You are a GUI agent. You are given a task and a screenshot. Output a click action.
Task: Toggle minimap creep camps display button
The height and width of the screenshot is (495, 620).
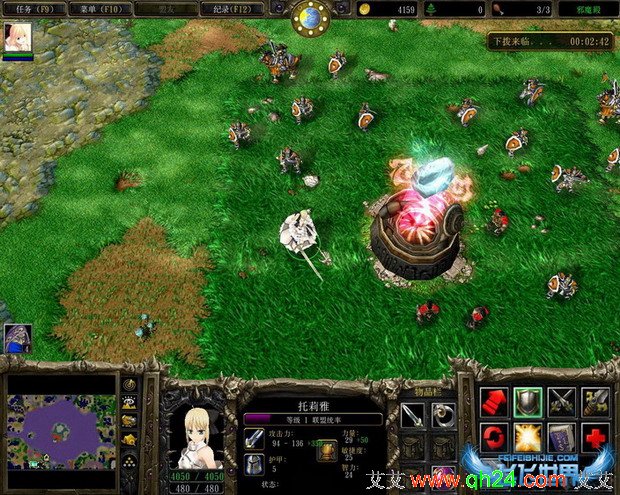pos(130,439)
